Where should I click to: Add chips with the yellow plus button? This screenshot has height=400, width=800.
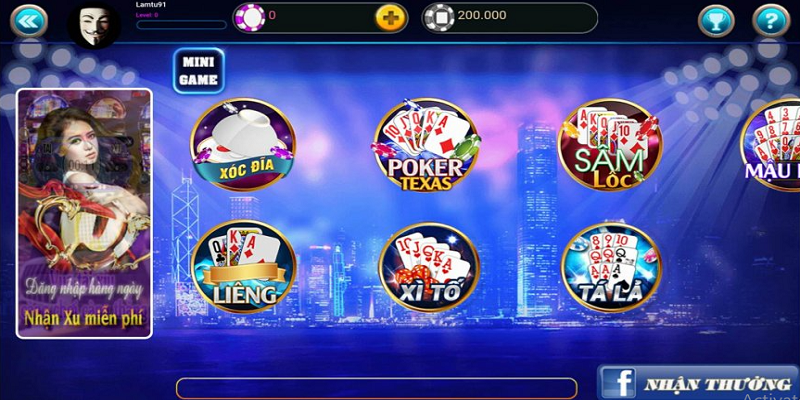(390, 16)
